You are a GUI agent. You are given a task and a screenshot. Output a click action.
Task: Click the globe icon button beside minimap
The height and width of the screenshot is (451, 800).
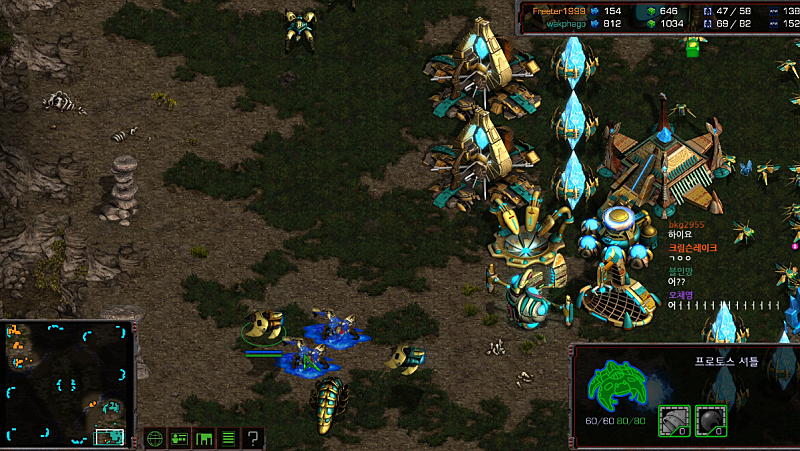point(154,437)
